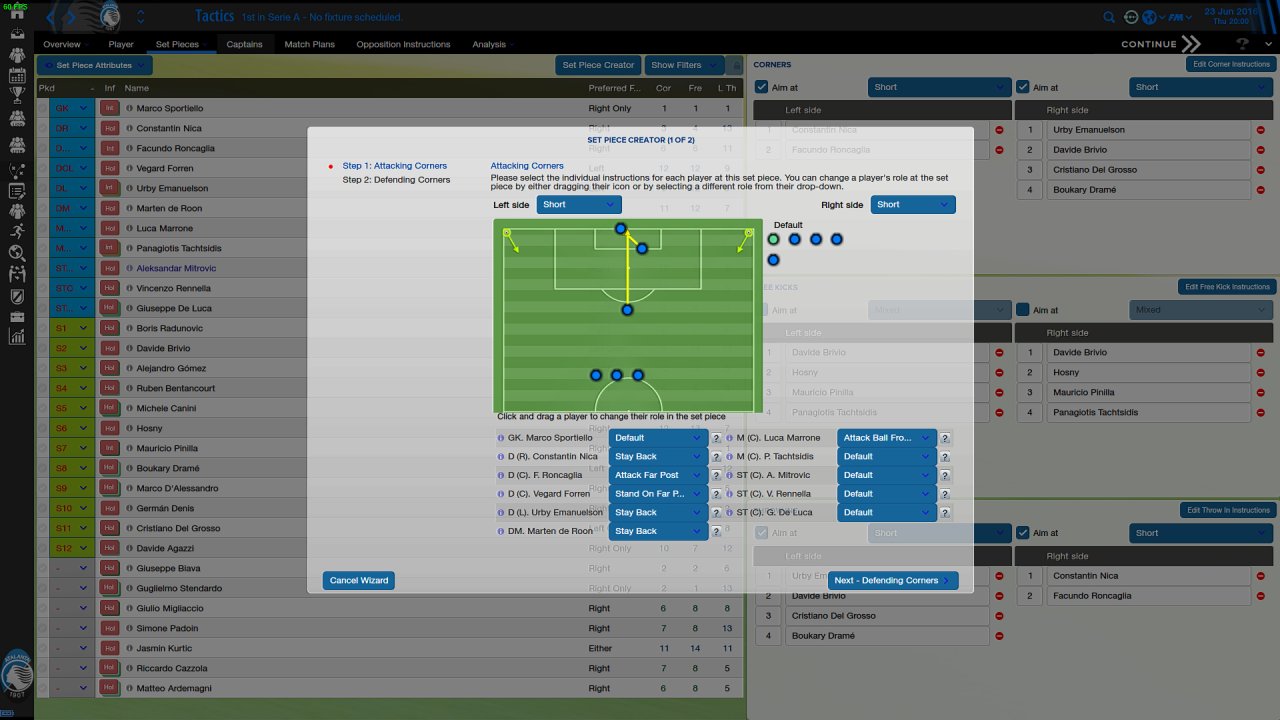Expand the Show Filters dropdown

coord(684,65)
